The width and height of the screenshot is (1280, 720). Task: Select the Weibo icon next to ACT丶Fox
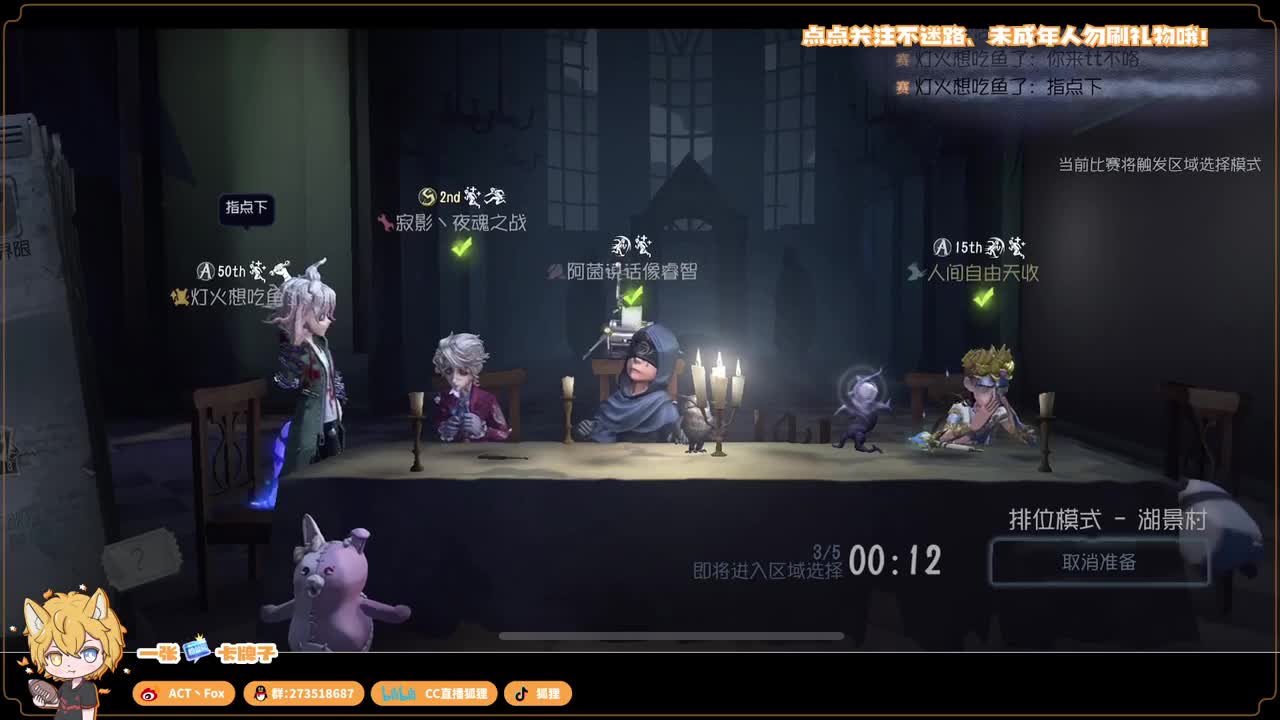pyautogui.click(x=150, y=693)
